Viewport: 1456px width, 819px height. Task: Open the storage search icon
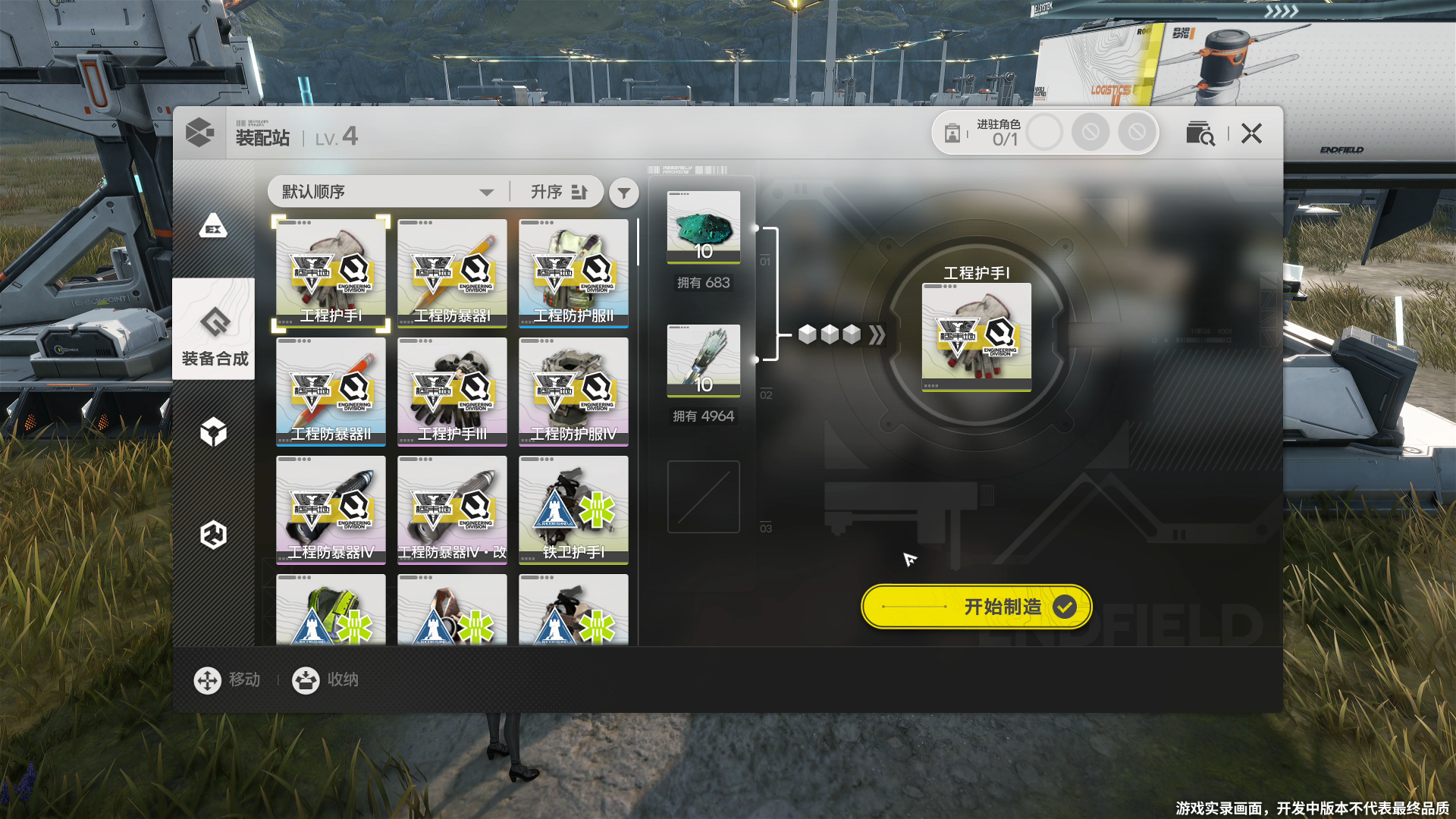pyautogui.click(x=1200, y=133)
